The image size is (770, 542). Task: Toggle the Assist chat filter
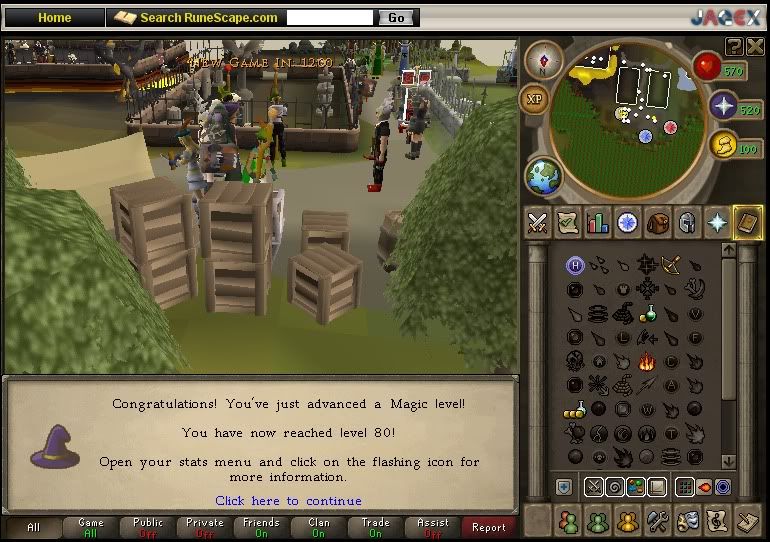[432, 527]
